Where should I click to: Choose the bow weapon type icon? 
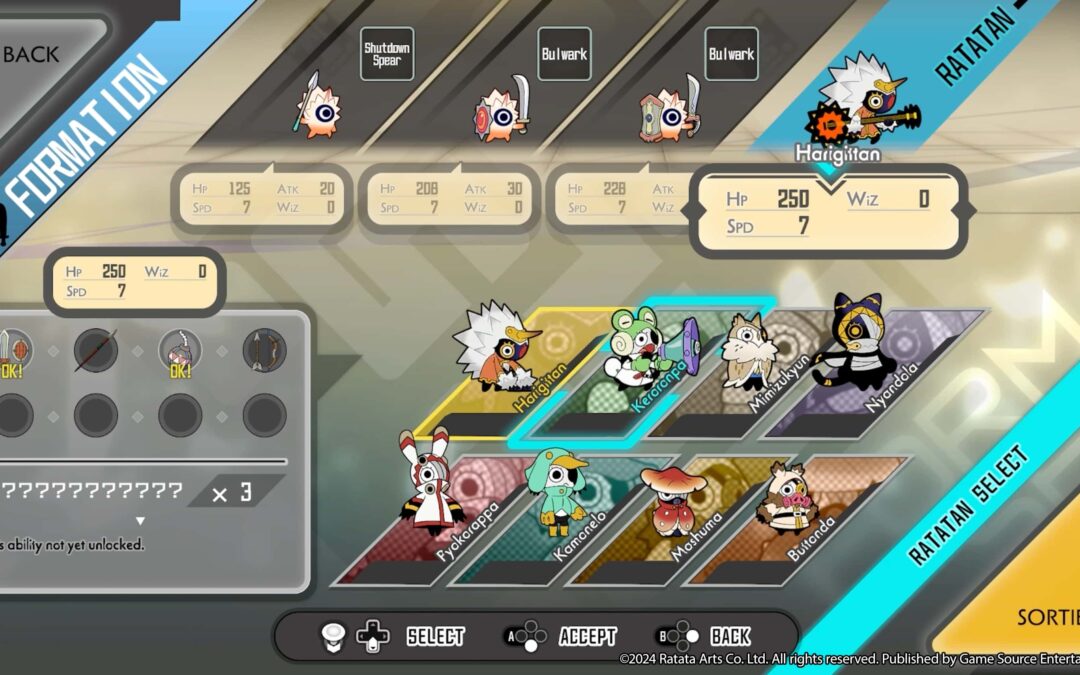264,350
